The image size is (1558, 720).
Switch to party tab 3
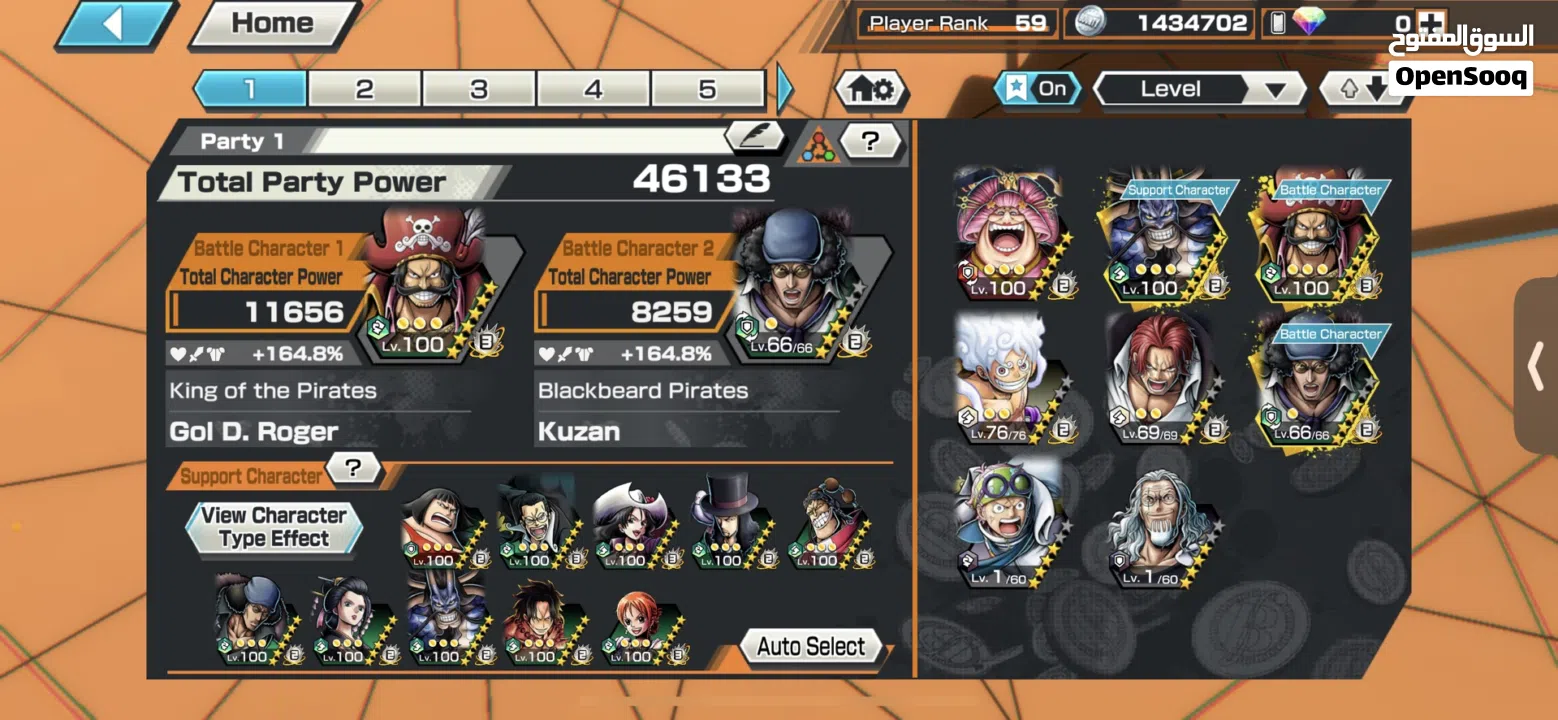click(479, 89)
